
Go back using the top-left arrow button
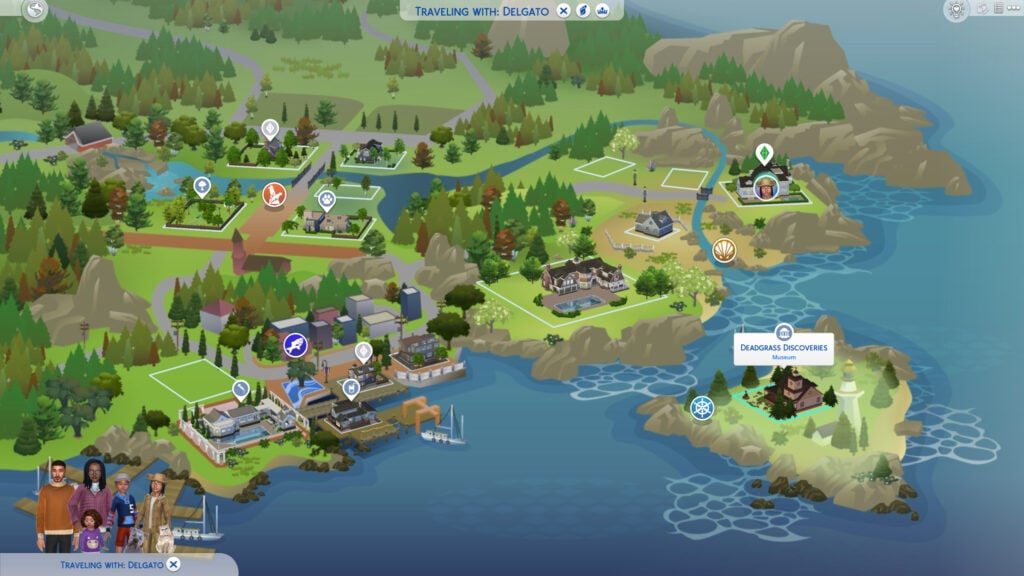pos(37,11)
